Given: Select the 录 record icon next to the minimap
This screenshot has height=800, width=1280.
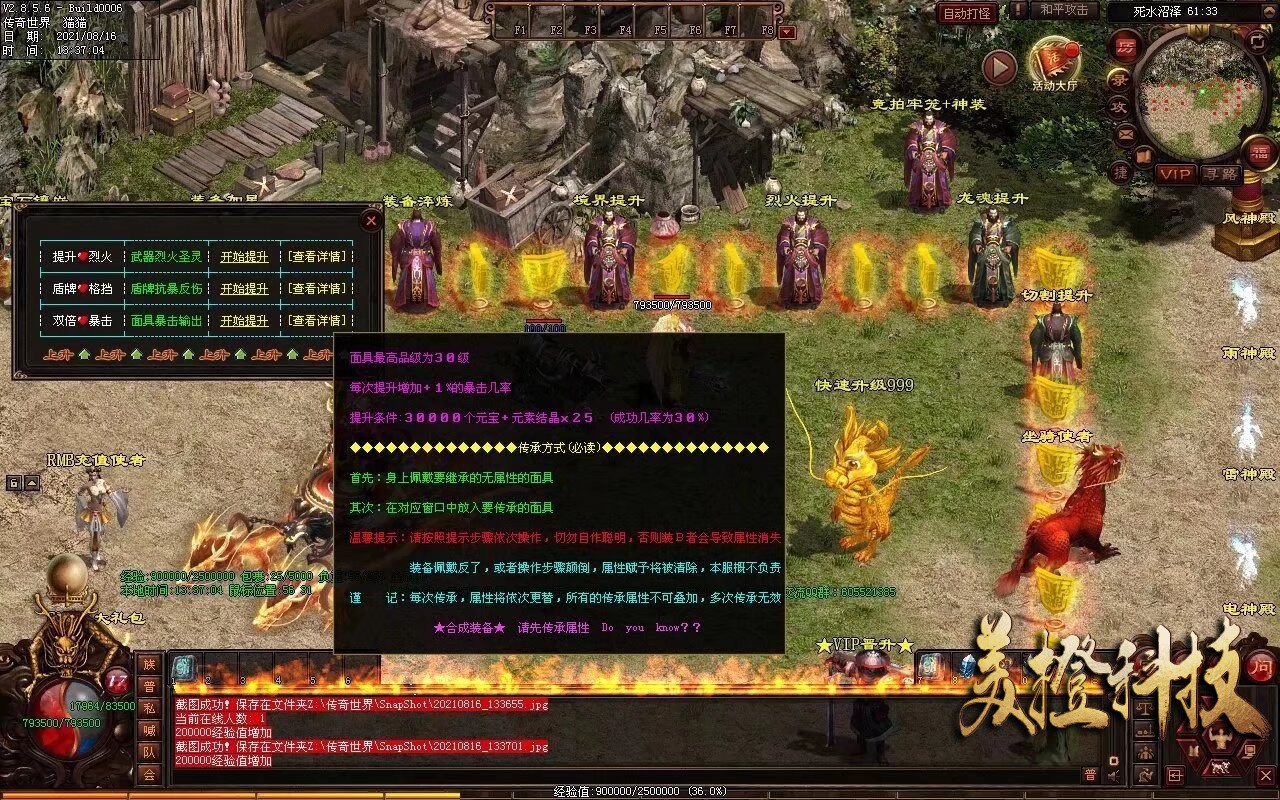Looking at the screenshot, I should 1119,78.
